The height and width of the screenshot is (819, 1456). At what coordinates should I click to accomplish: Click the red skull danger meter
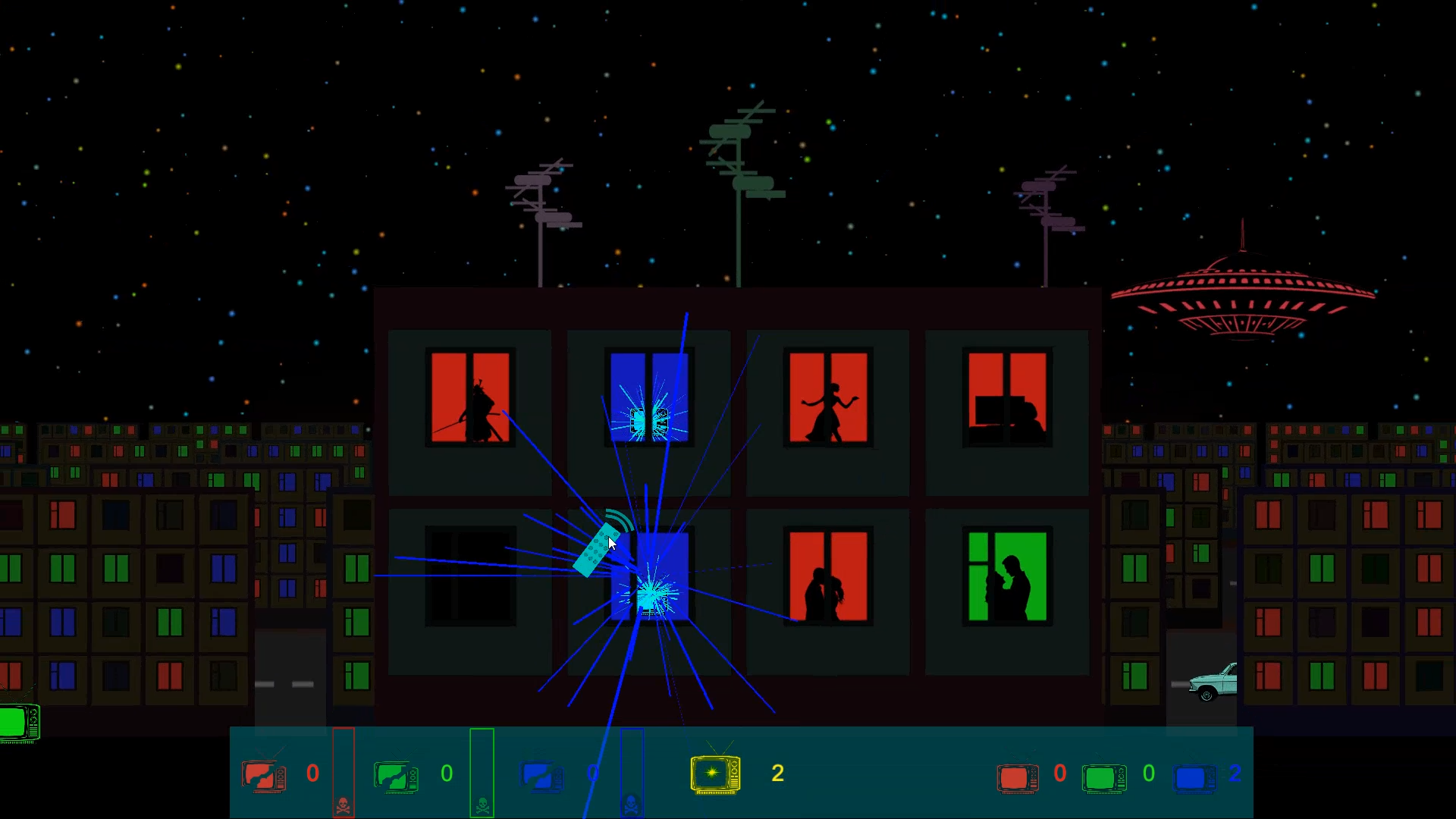(343, 773)
